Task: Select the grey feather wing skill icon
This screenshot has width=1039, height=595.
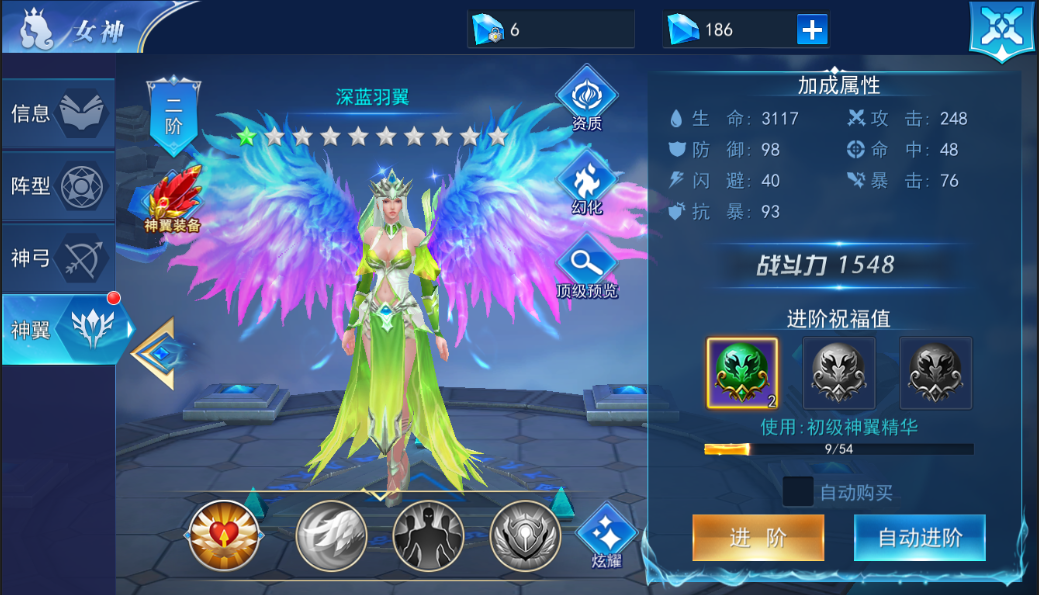Action: tap(331, 535)
